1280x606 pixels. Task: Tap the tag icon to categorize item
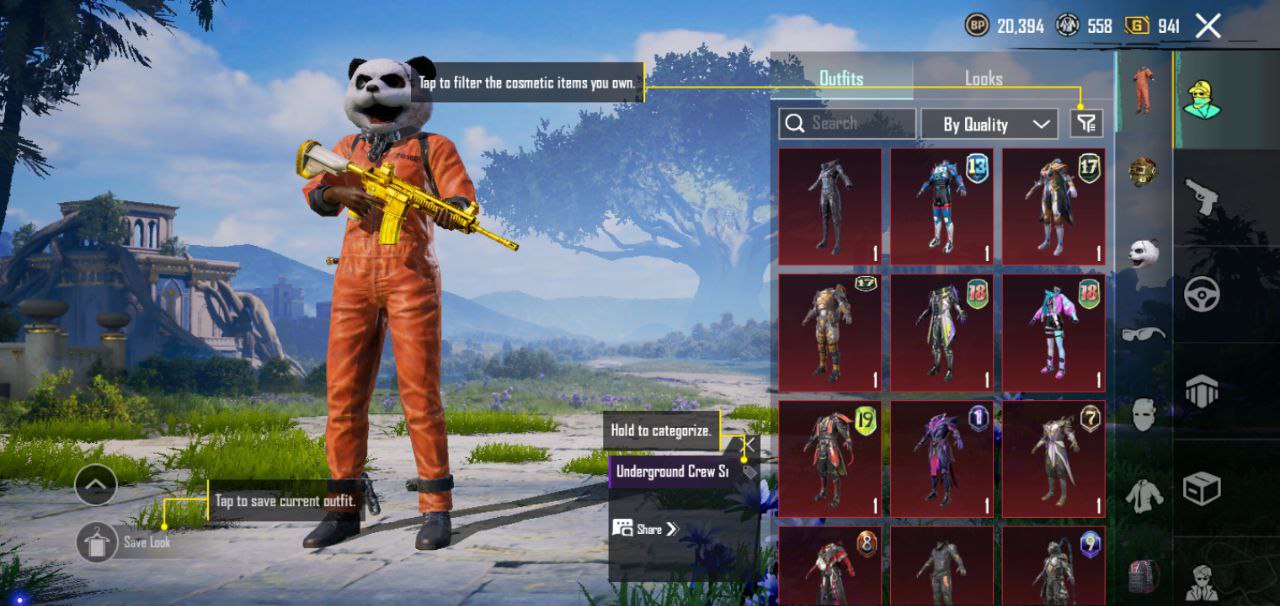click(749, 472)
